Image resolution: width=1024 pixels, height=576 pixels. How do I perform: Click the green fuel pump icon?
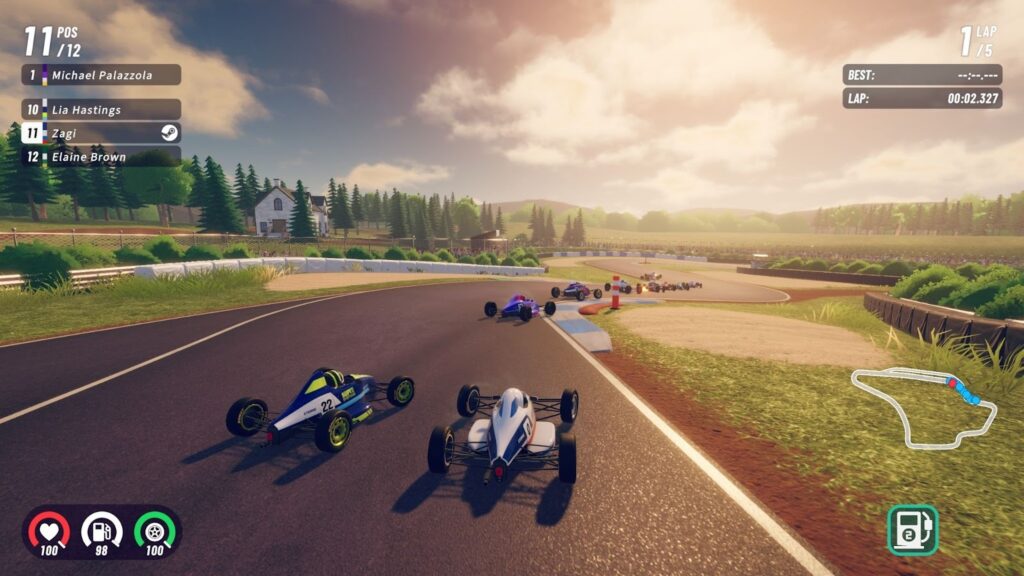tap(912, 530)
